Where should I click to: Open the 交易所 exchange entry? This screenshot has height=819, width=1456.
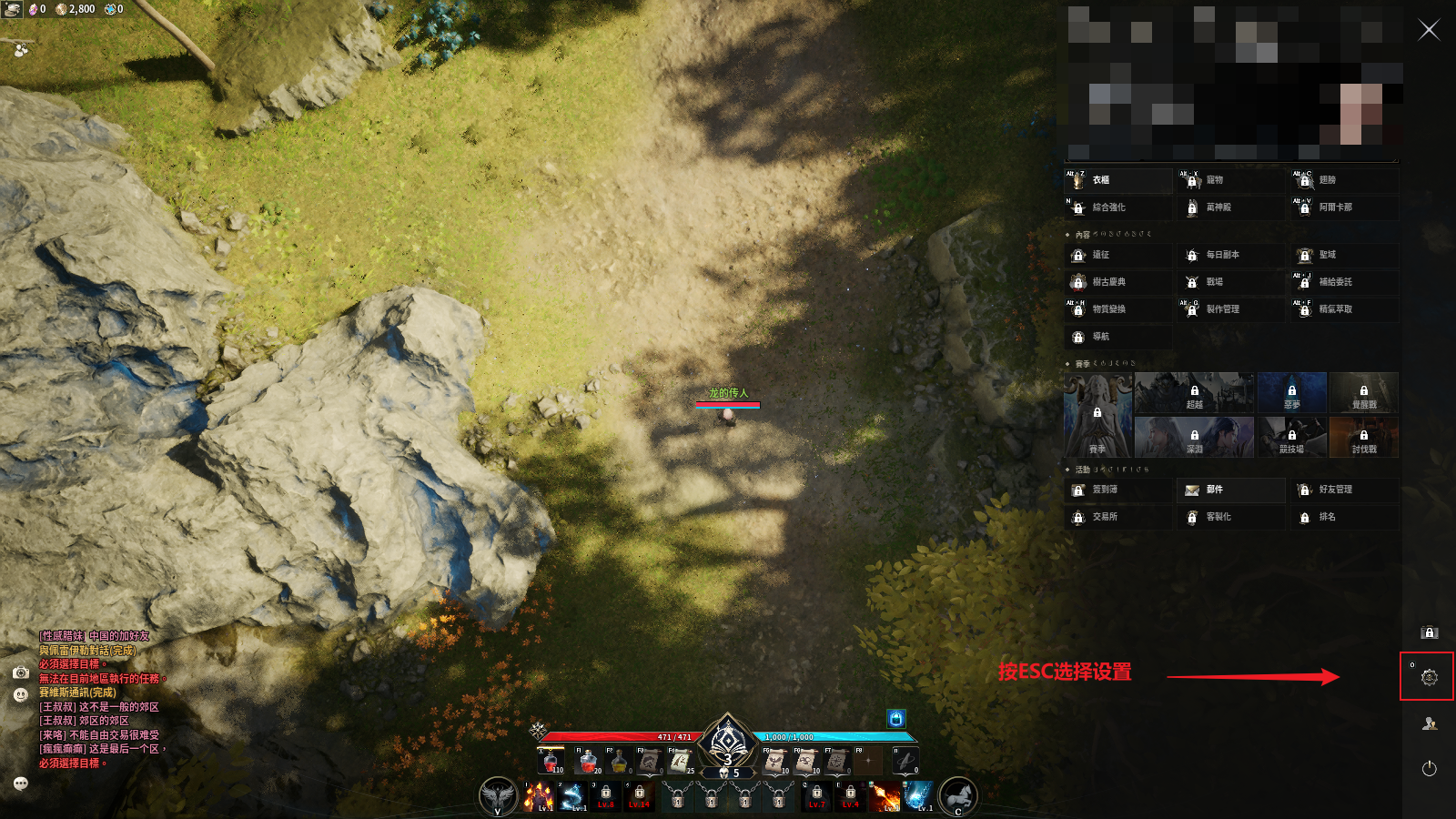(x=1118, y=517)
